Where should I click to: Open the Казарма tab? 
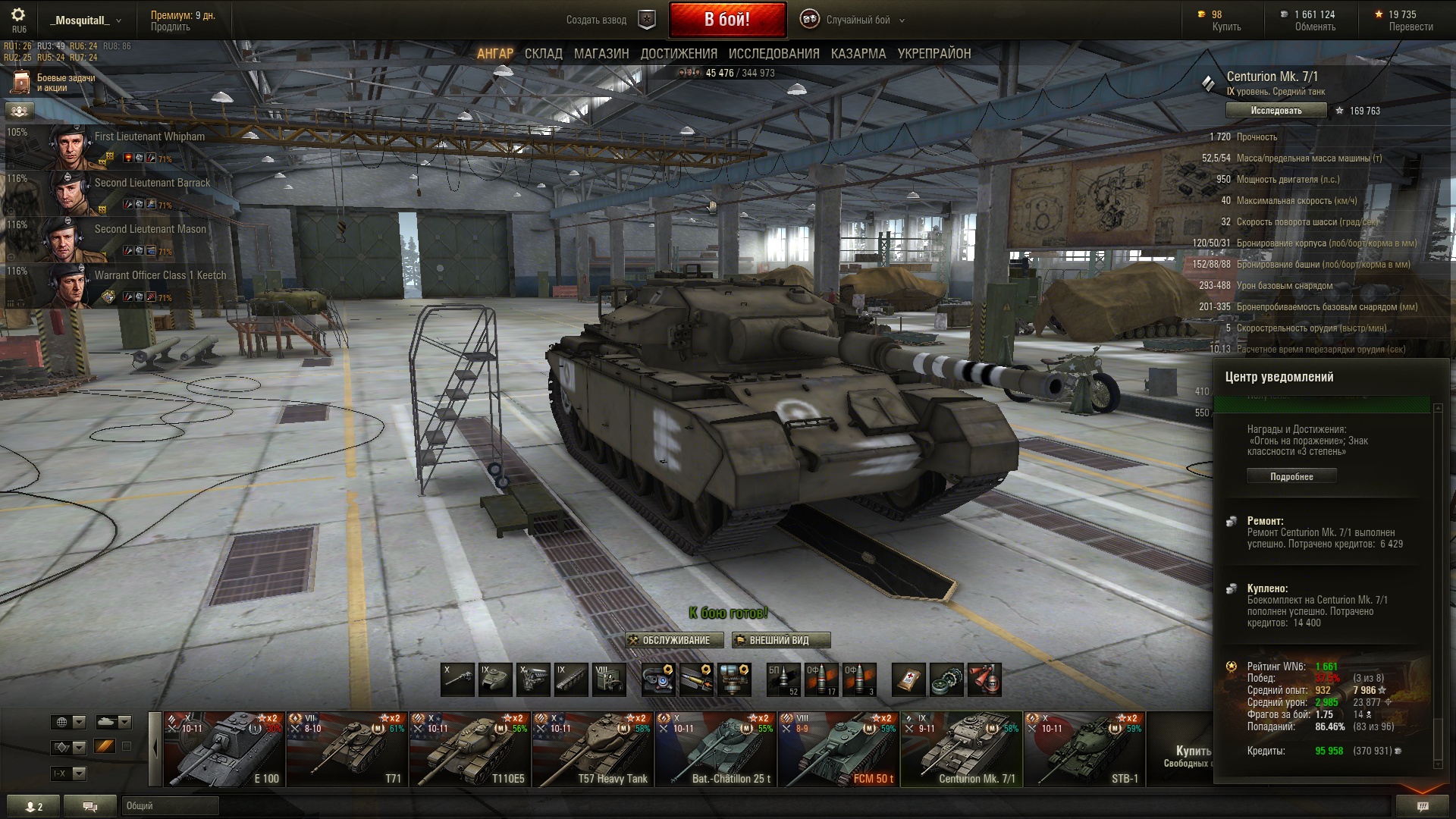coord(858,54)
